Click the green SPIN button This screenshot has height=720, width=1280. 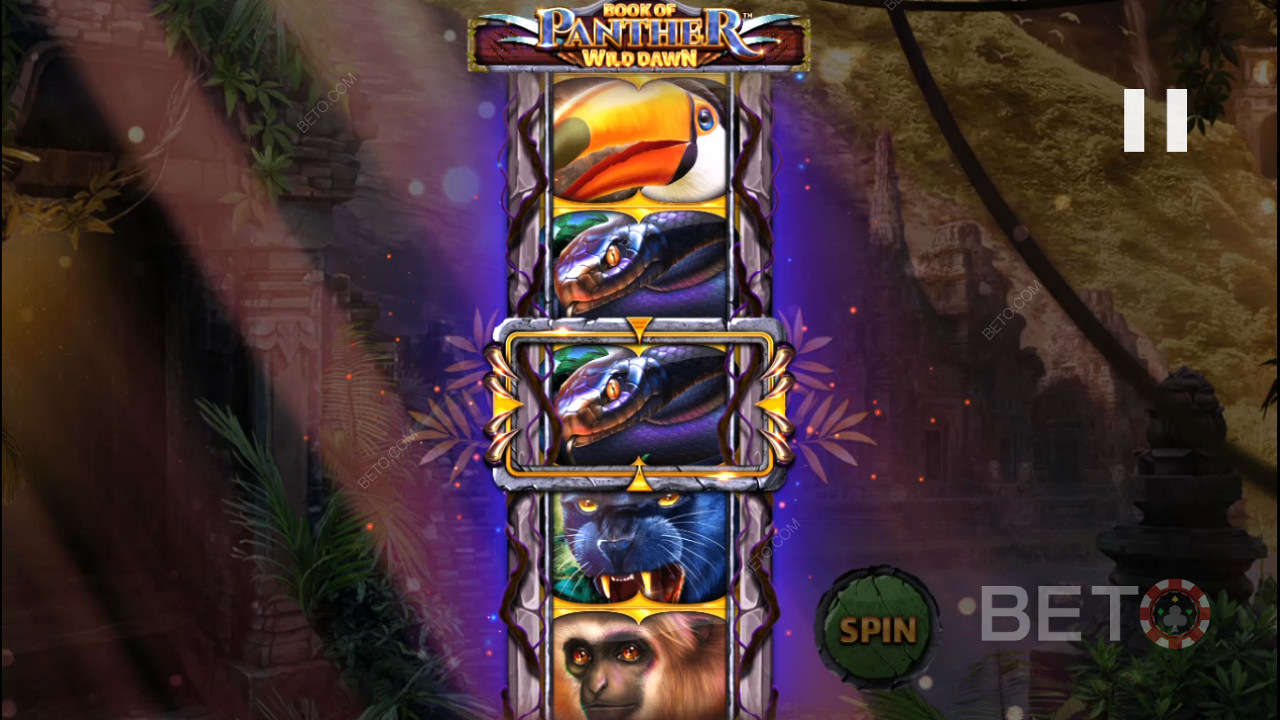(877, 629)
